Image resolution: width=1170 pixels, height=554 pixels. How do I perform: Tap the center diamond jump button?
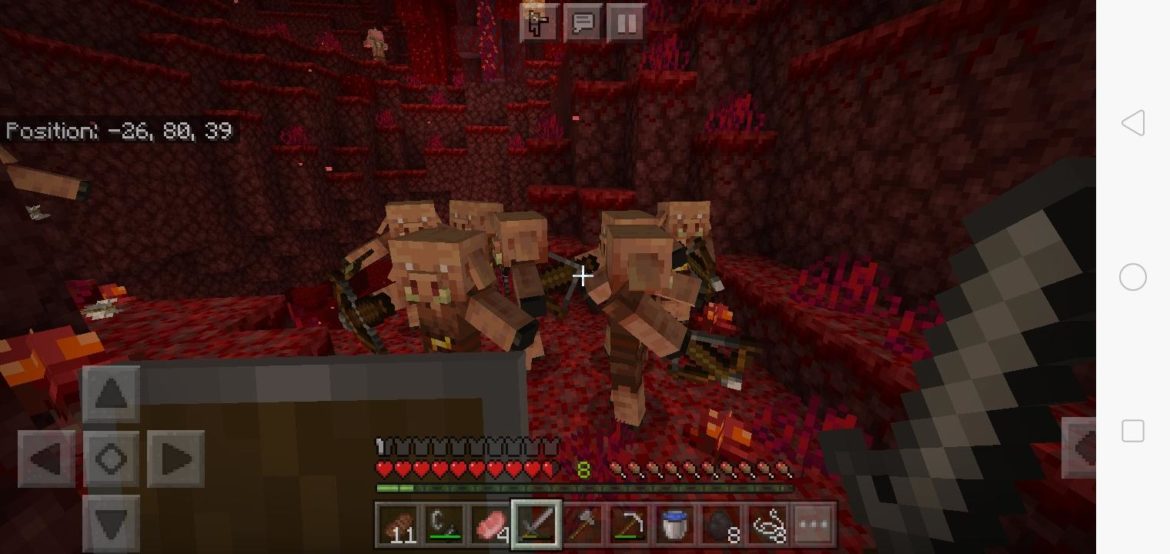(x=110, y=459)
